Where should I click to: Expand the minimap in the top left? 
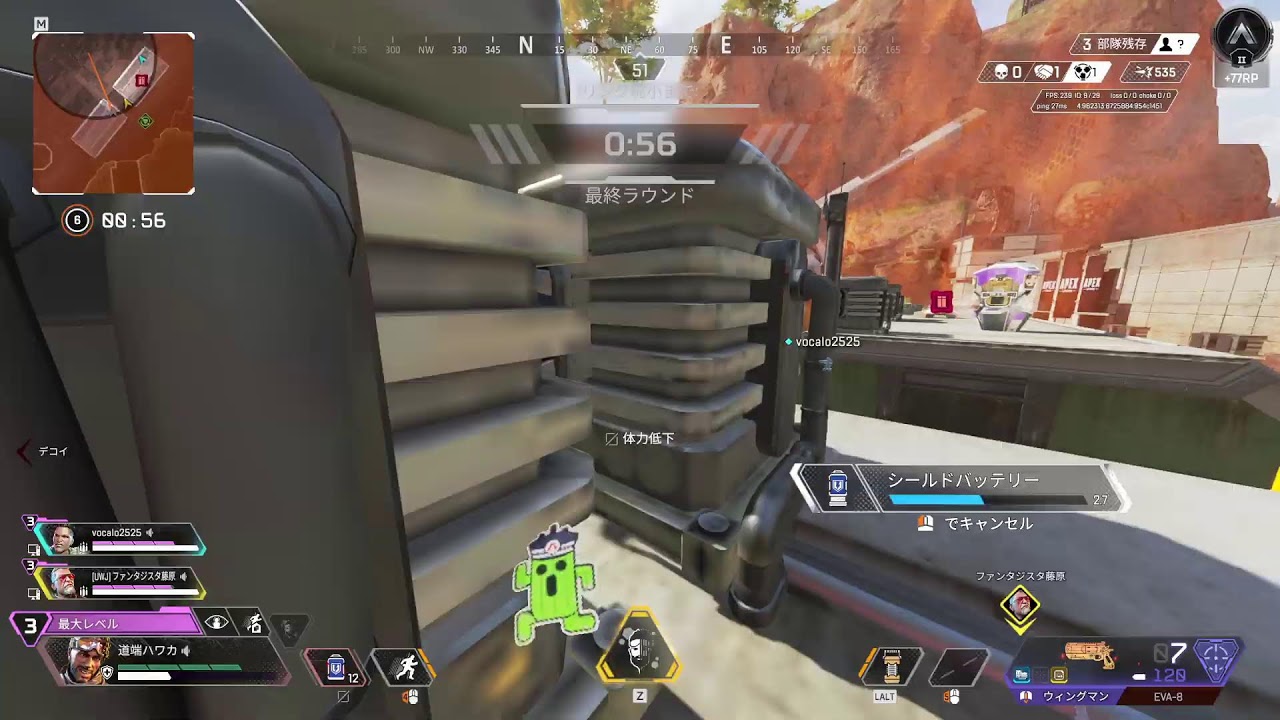pos(113,112)
